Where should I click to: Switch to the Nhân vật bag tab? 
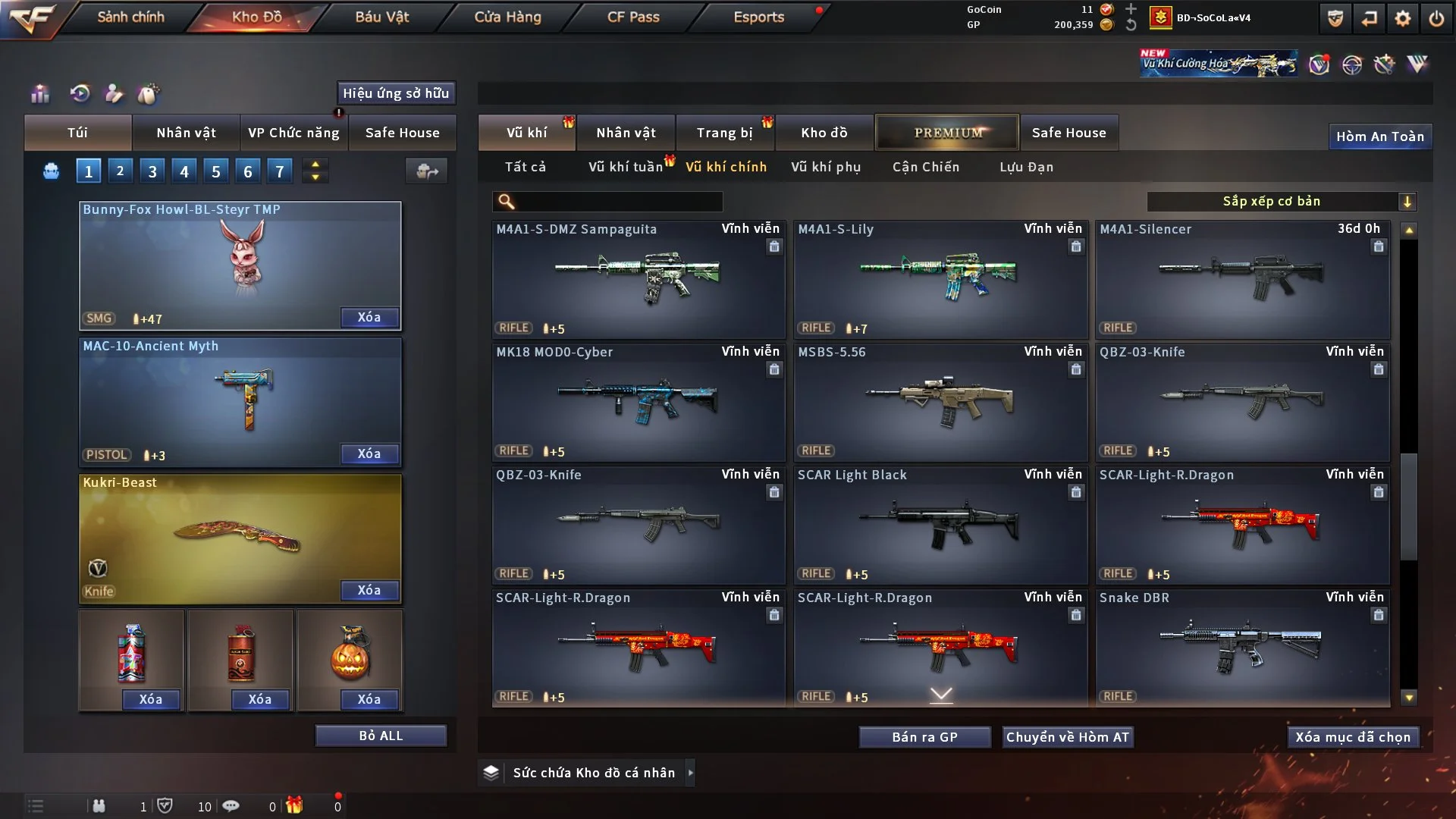[186, 133]
